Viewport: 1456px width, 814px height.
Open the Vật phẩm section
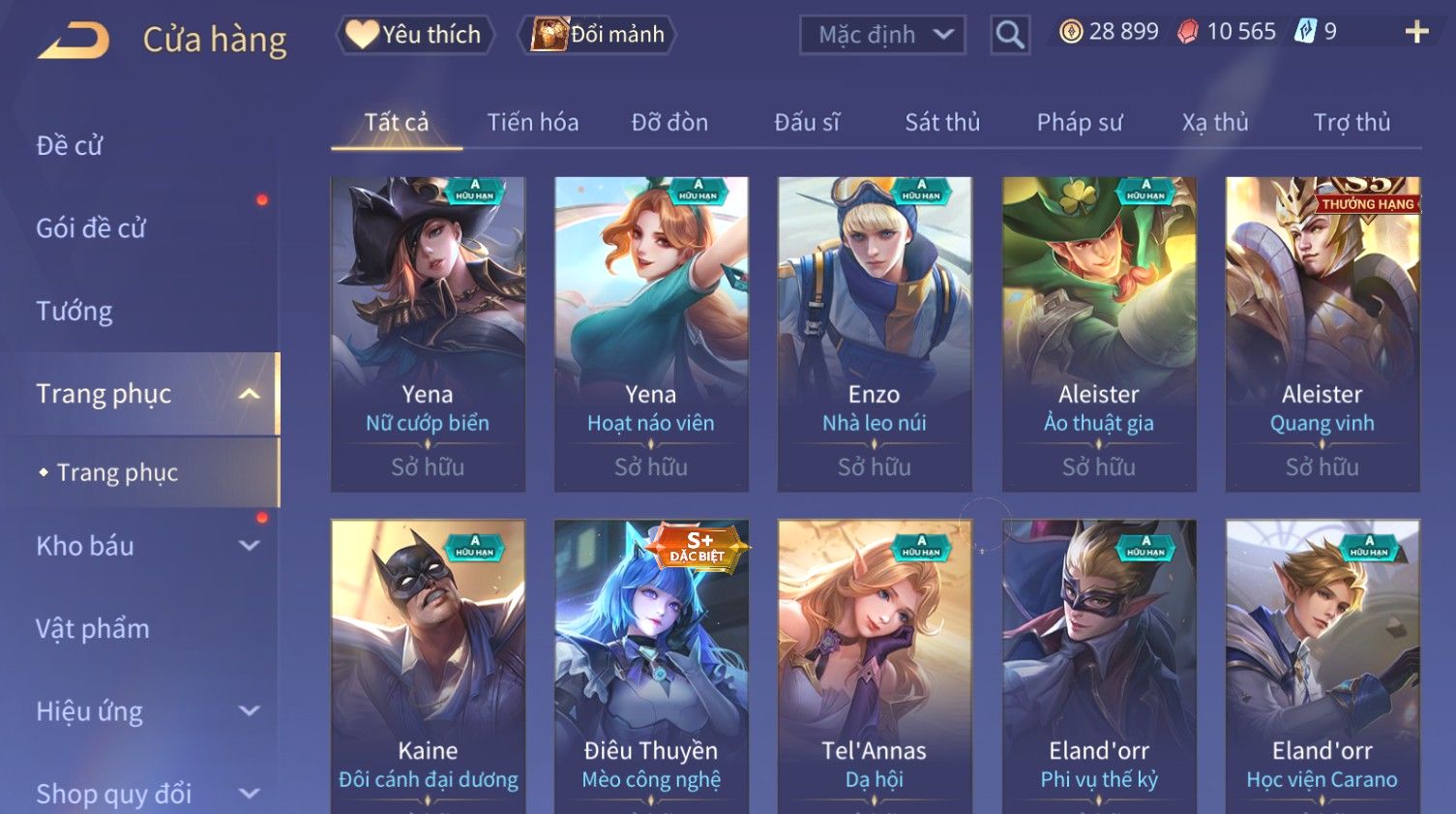(93, 628)
